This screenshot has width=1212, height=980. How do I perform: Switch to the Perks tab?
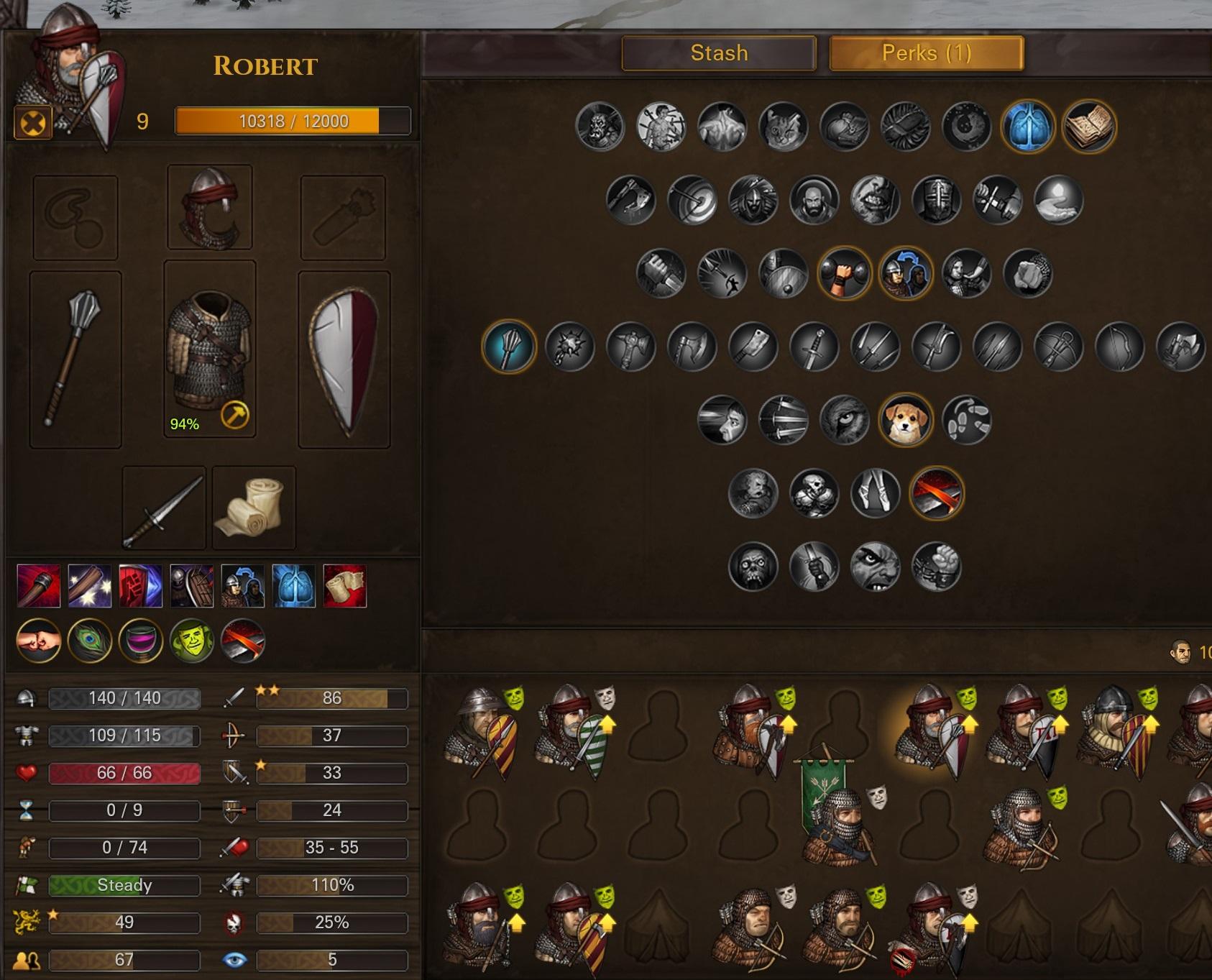click(x=926, y=52)
